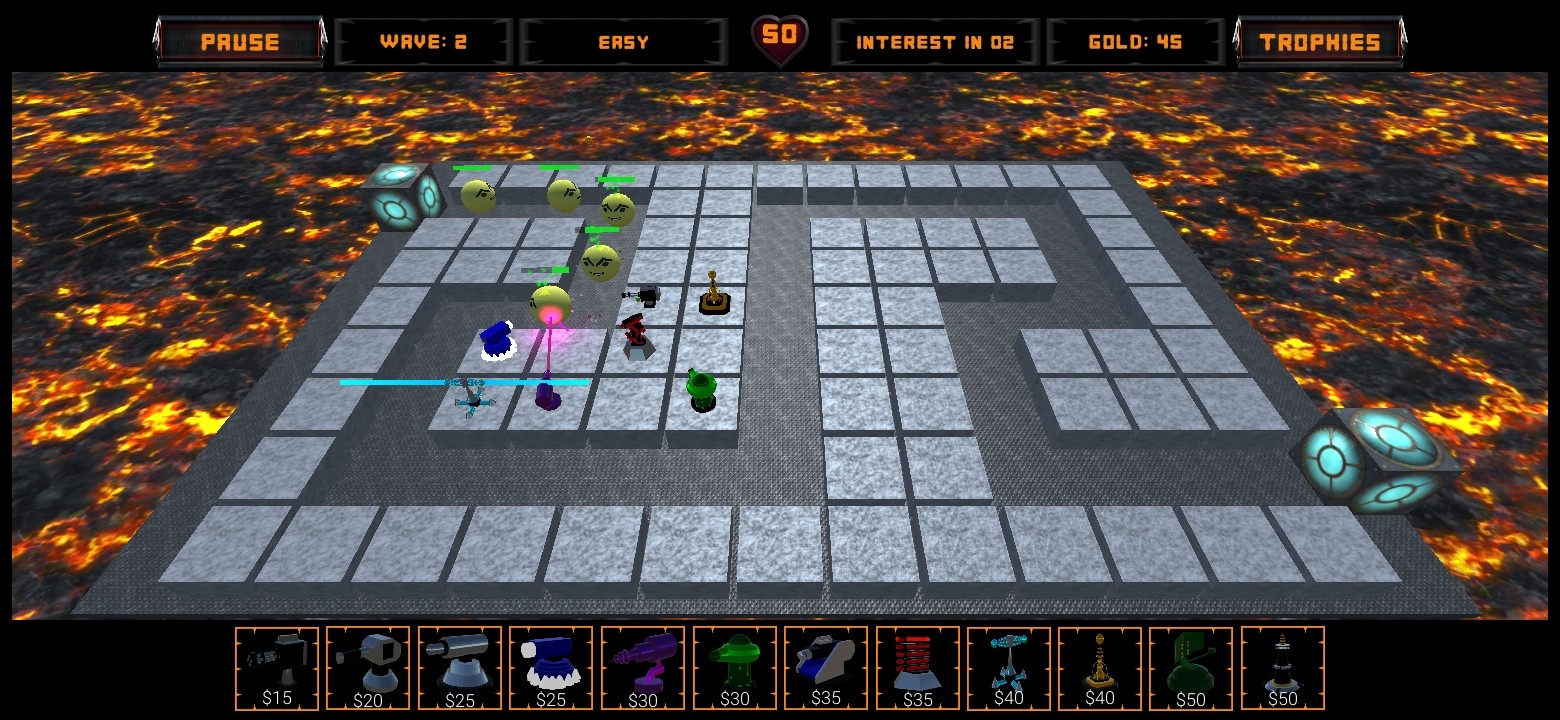Pick the $35 blue and gray launcher tower
1560x720 pixels.
point(826,668)
